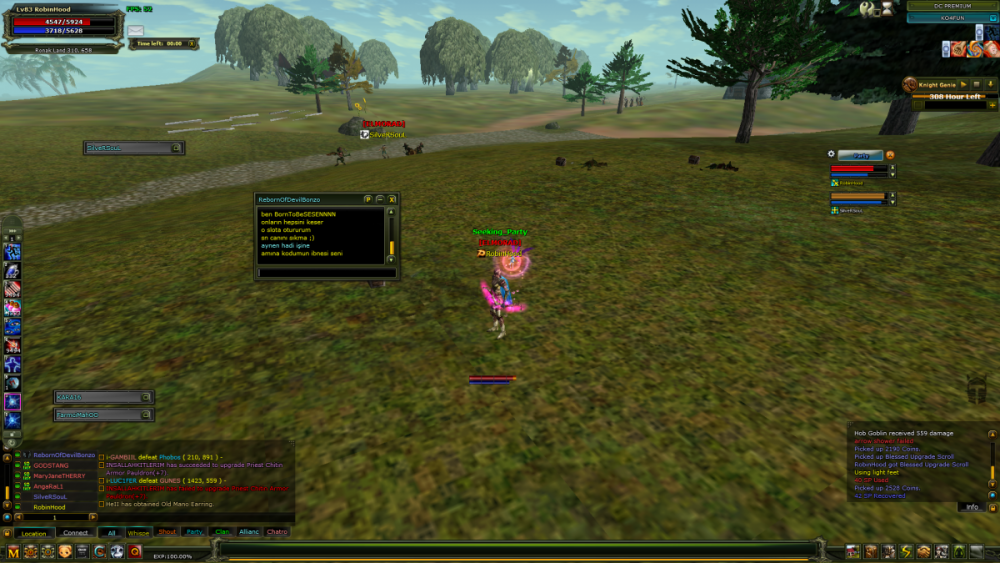Start the Knight Genie play button
This screenshot has width=1000, height=563.
pyautogui.click(x=964, y=85)
